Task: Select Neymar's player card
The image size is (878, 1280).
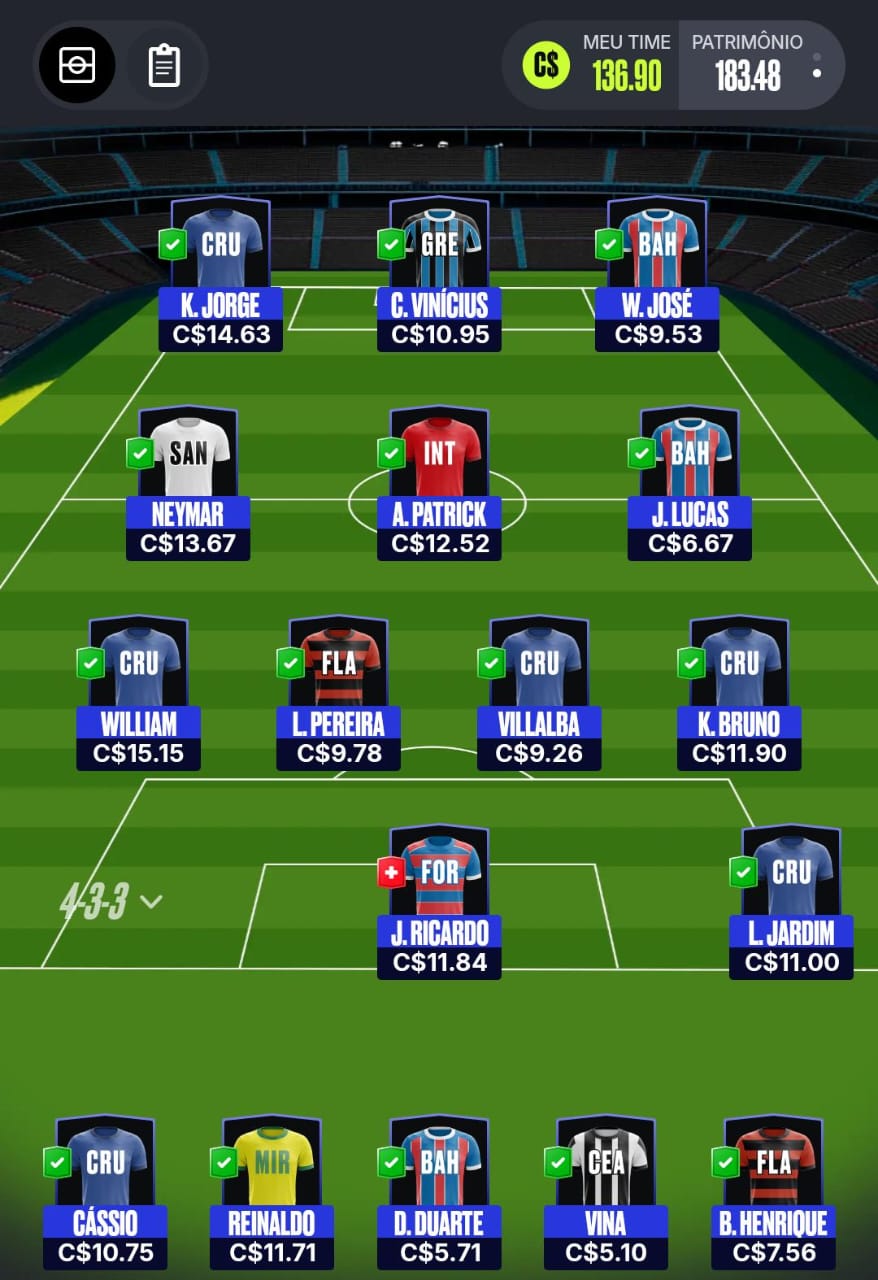Action: click(x=188, y=480)
